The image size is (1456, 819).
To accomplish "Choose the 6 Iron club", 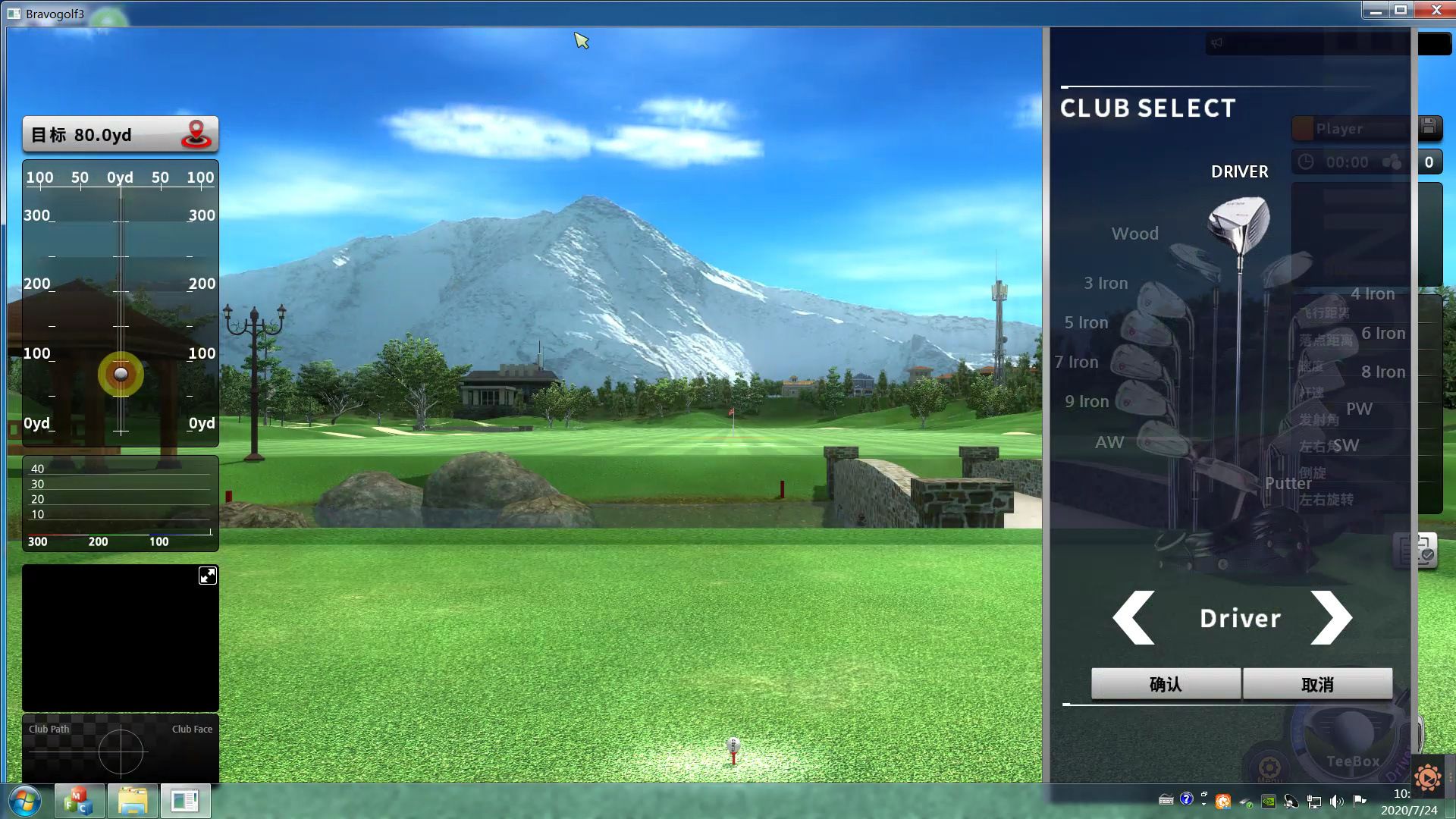I will [1383, 333].
